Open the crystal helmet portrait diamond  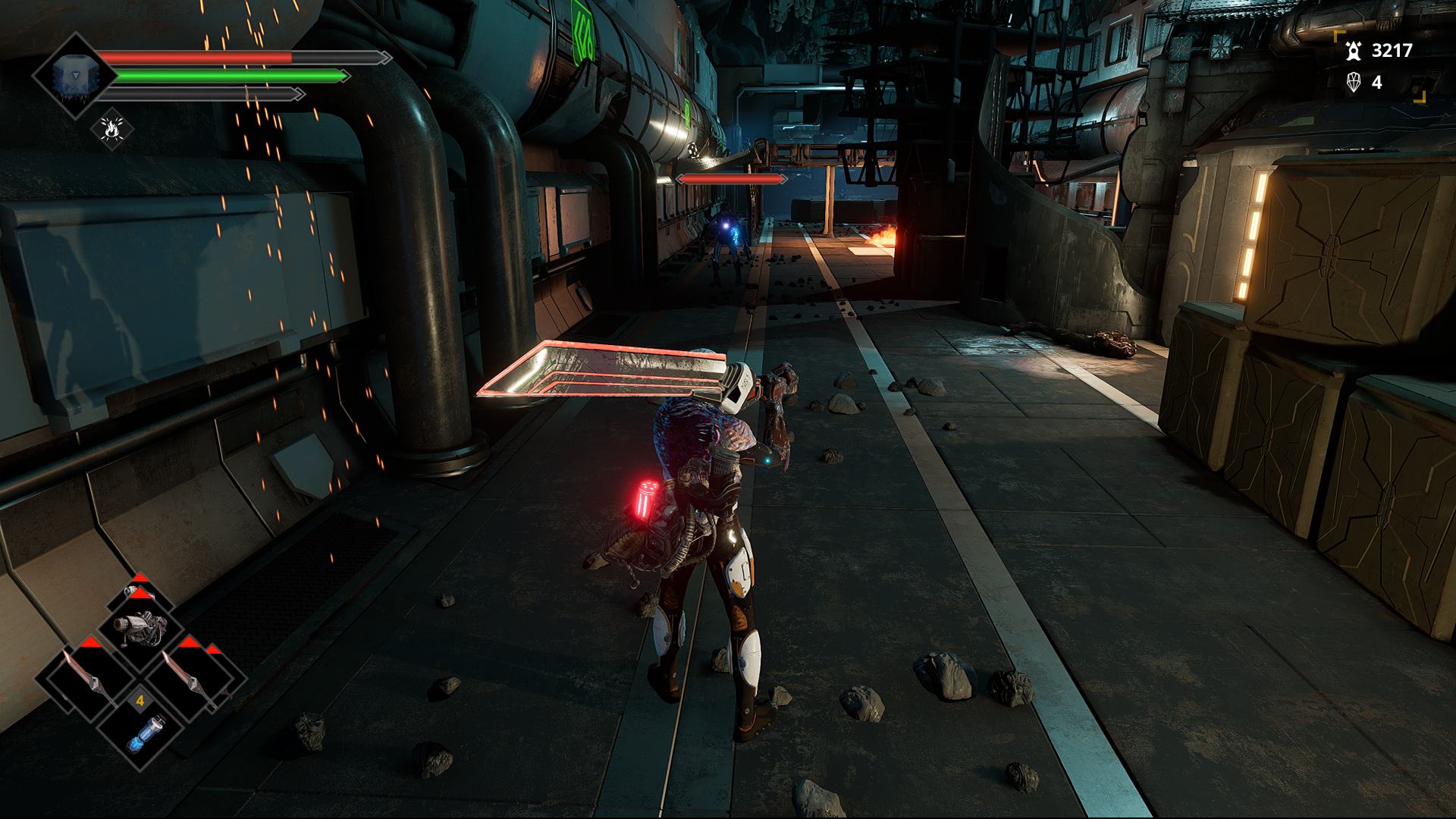tap(74, 76)
